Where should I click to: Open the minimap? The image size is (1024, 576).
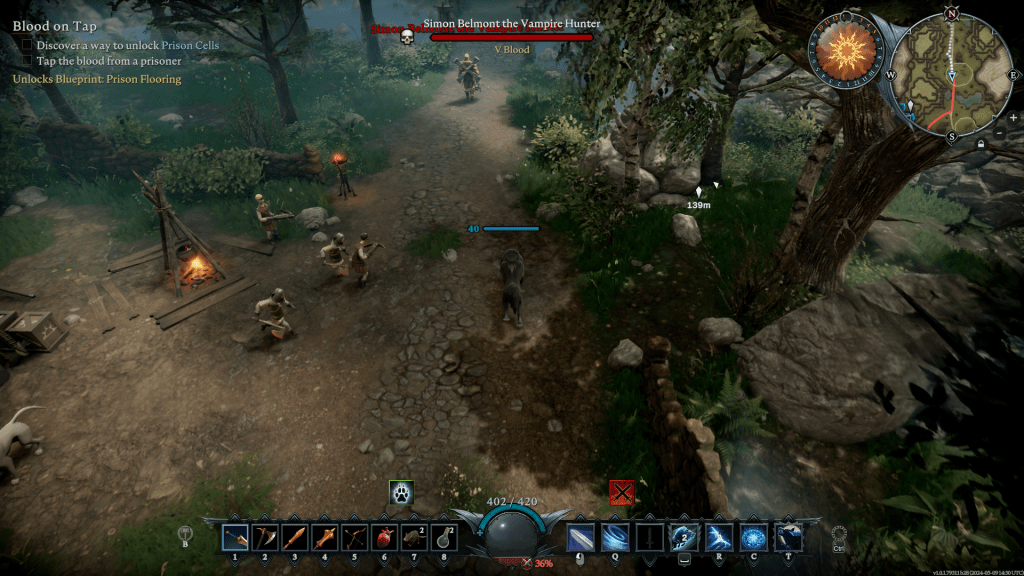951,73
